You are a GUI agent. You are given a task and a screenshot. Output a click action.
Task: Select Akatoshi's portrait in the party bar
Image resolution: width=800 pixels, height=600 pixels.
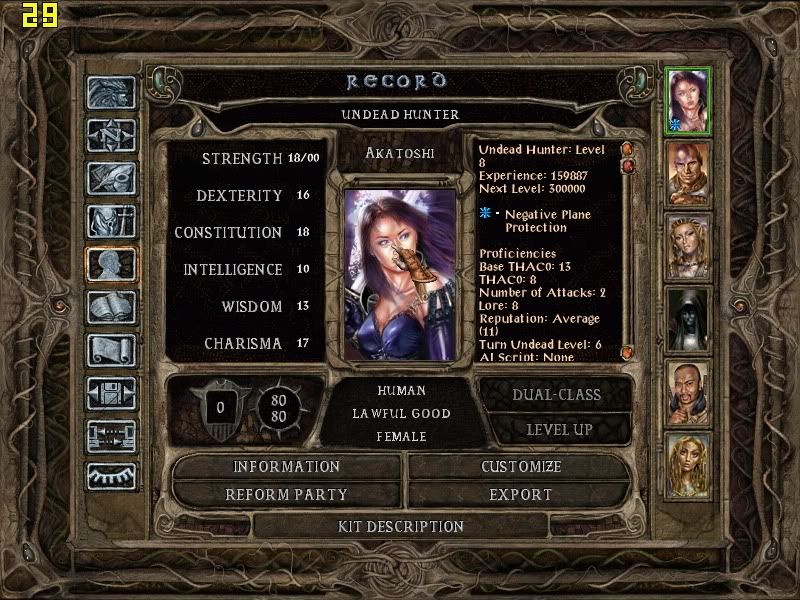[x=688, y=98]
